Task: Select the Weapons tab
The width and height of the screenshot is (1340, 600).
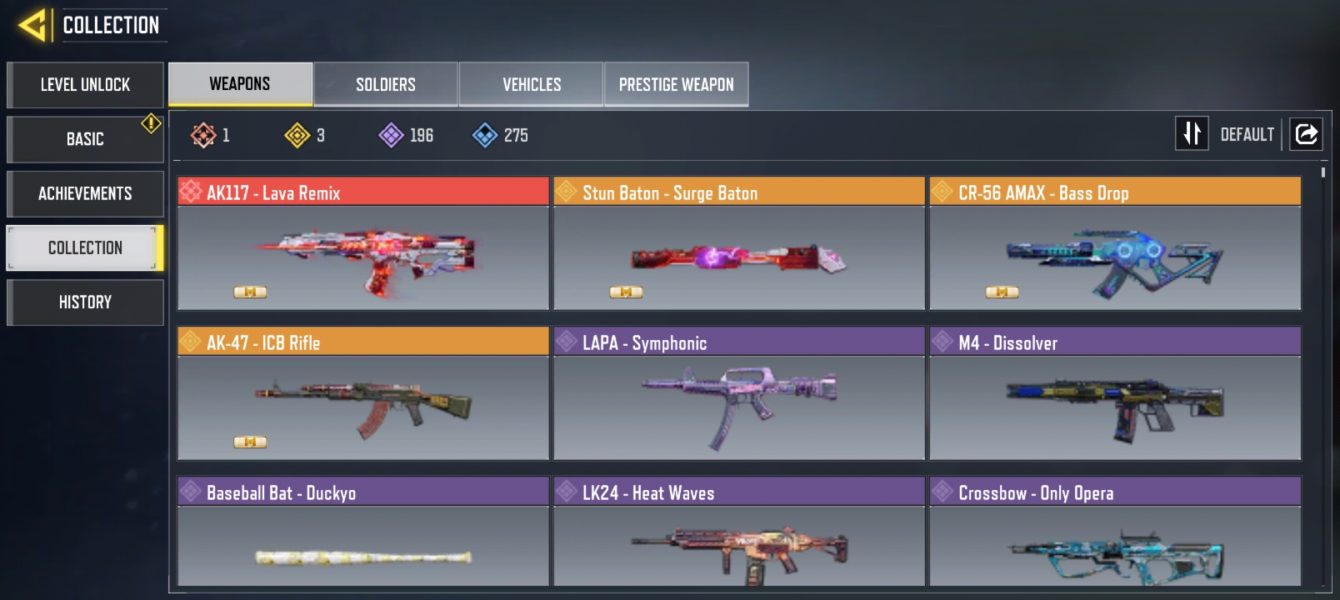Action: click(x=240, y=85)
